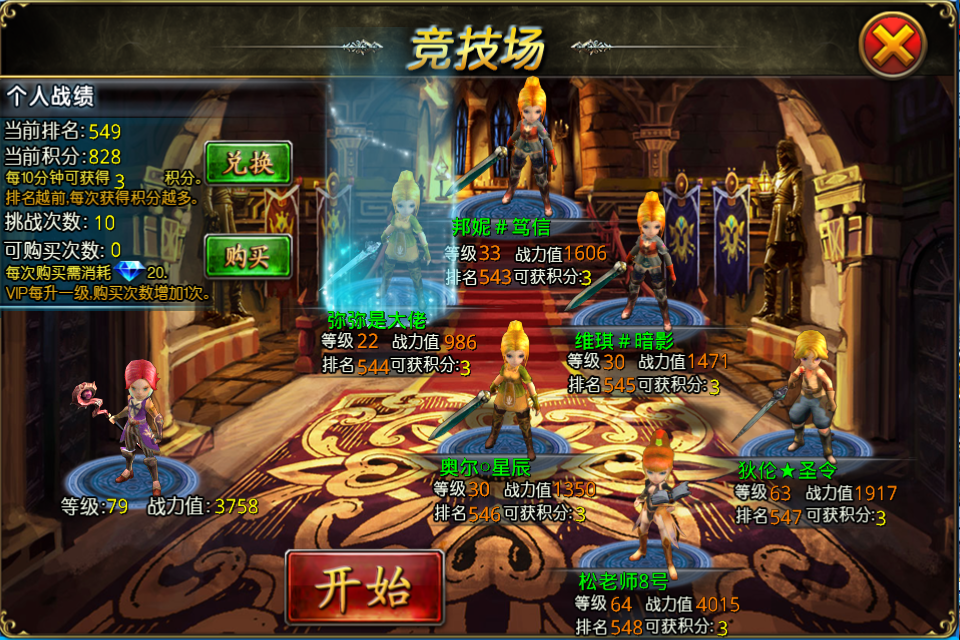The height and width of the screenshot is (640, 960).
Task: Buy more challenge attempts with 购买
Action: click(x=248, y=257)
